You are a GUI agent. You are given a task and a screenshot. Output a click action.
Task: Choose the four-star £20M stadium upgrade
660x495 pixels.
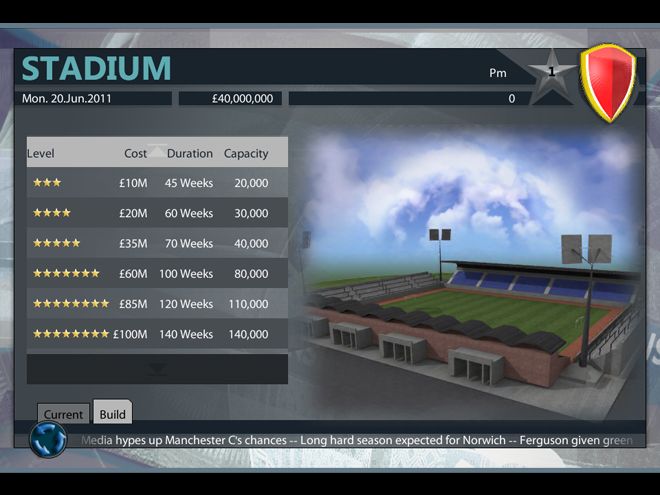[x=157, y=213]
